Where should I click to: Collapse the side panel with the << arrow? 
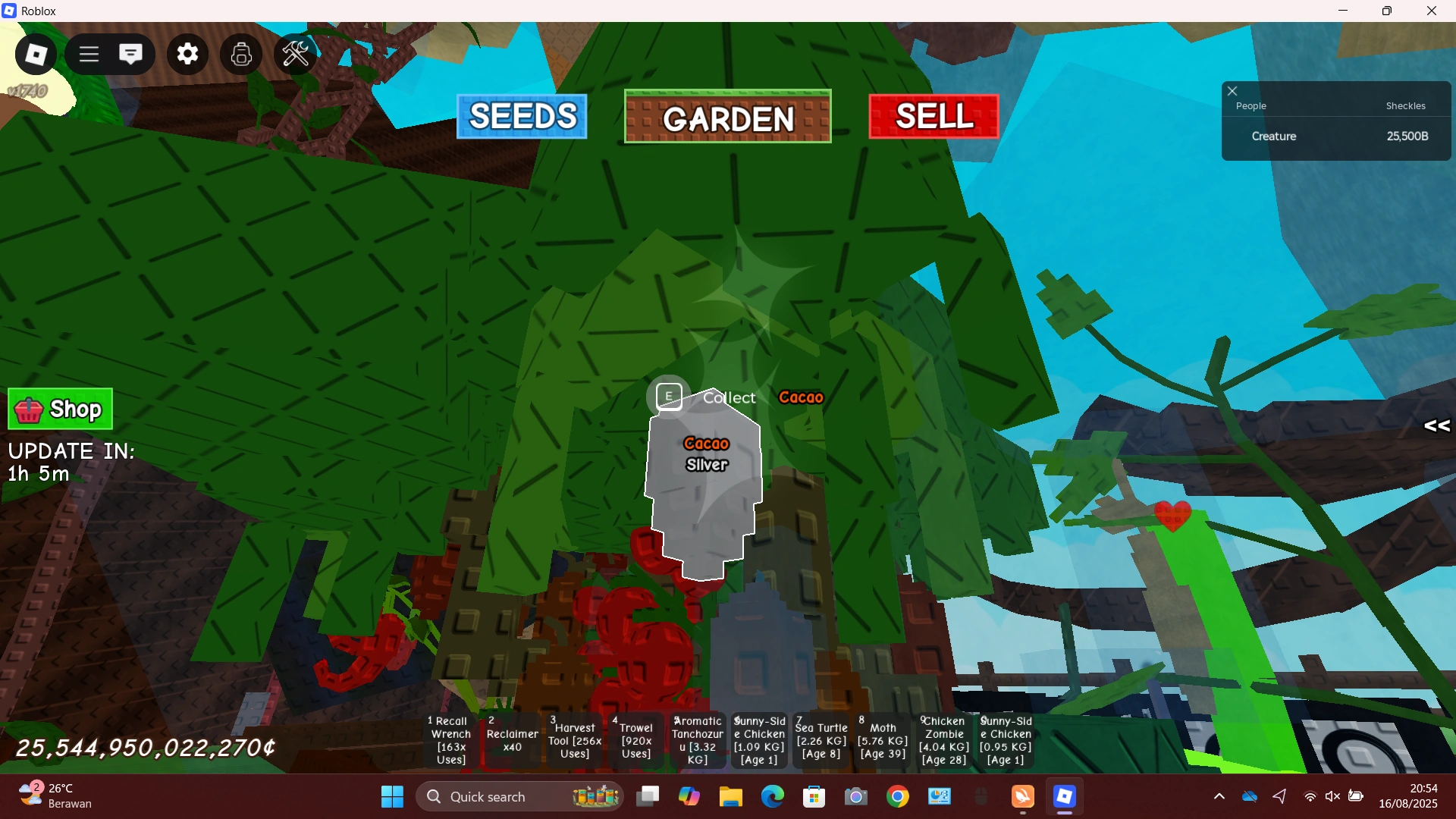1436,426
